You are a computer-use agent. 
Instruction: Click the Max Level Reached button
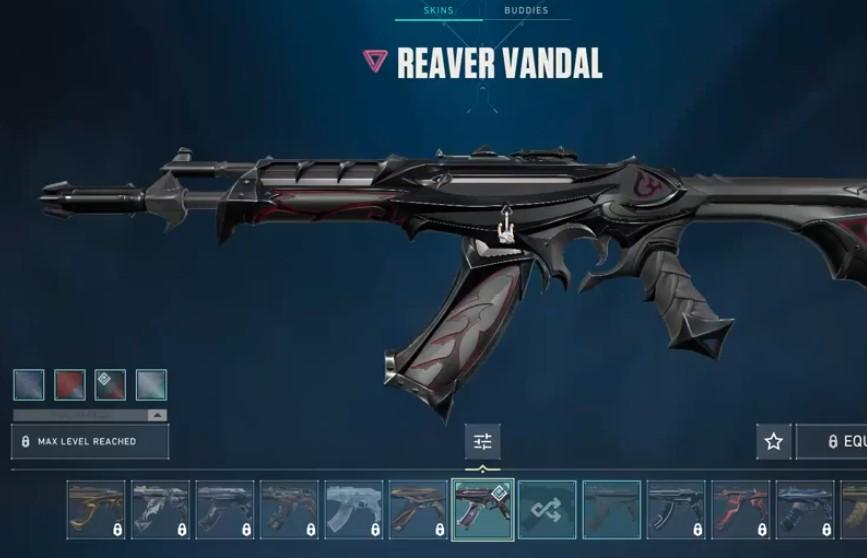90,441
